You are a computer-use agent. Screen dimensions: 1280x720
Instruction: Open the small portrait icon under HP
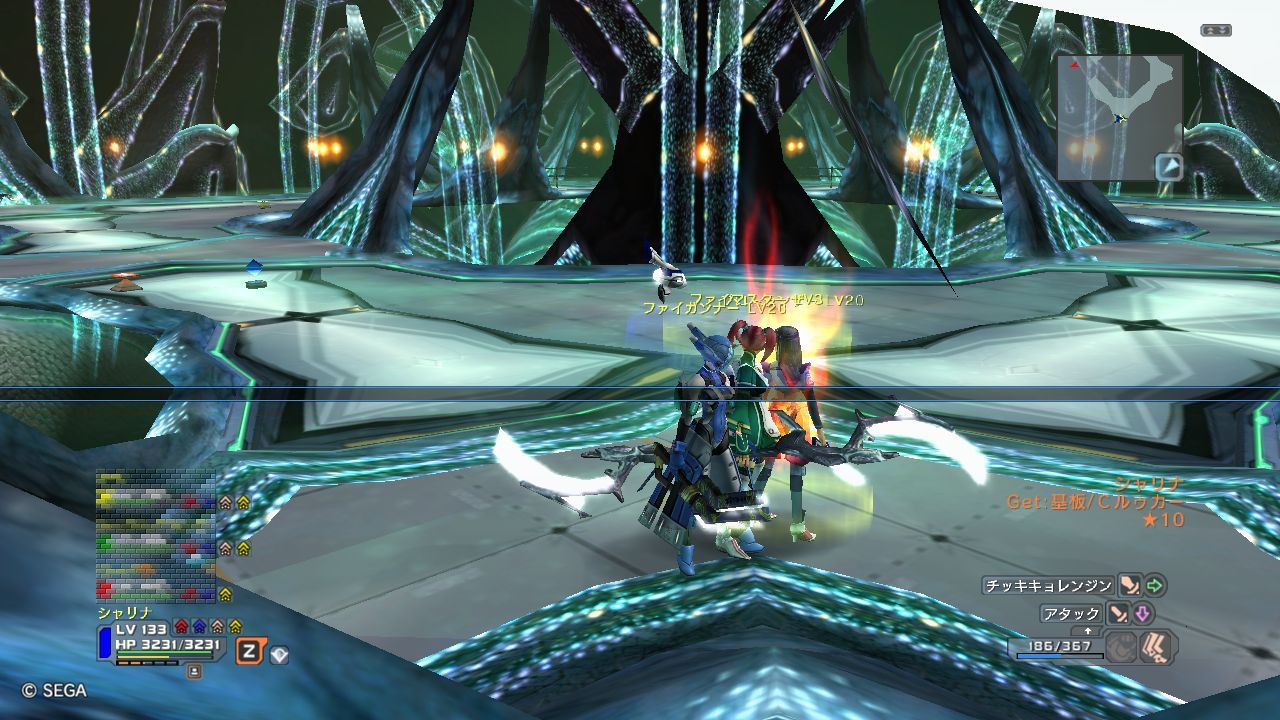[x=194, y=672]
